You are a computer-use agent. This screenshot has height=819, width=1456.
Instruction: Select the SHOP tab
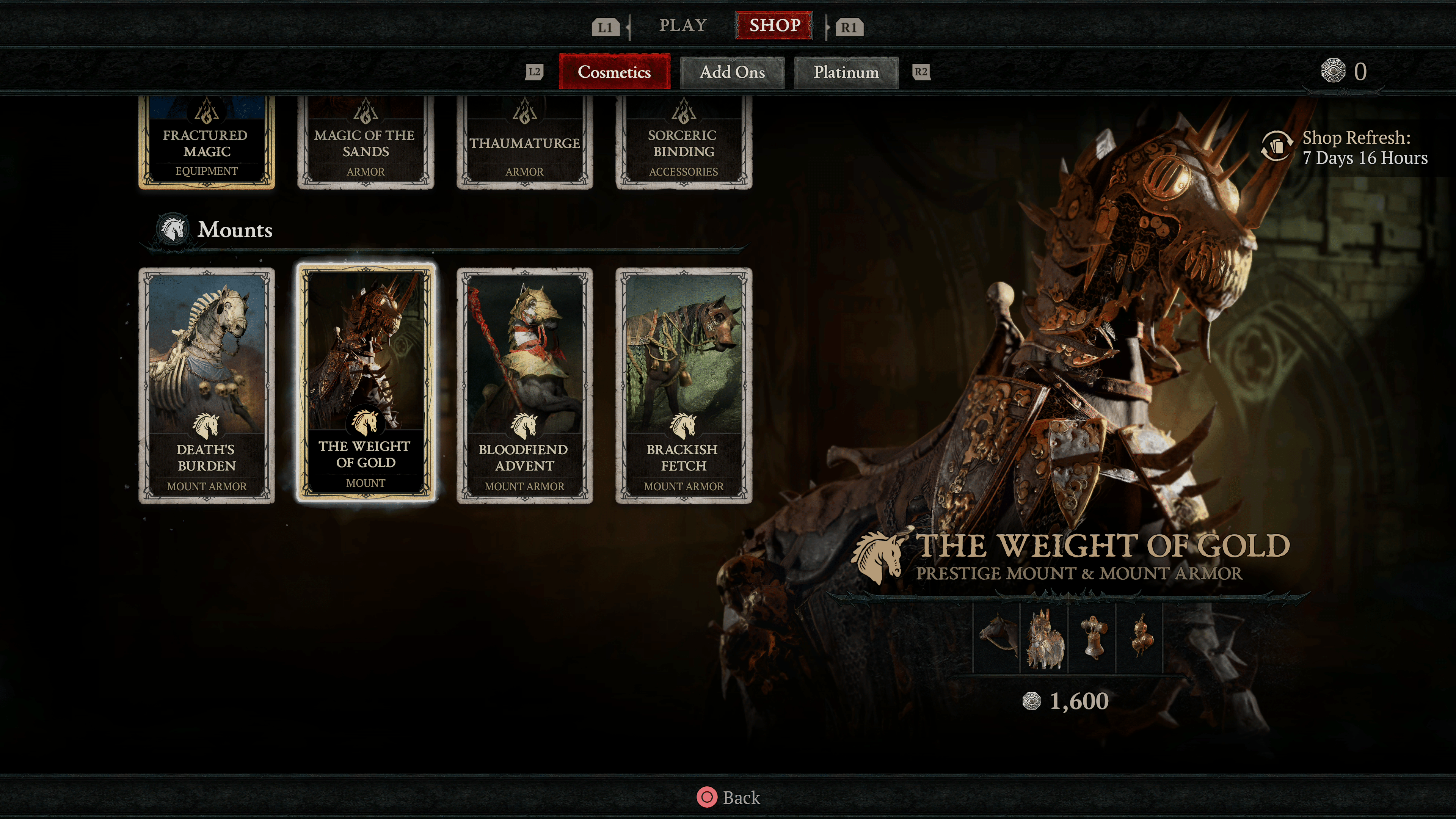tap(774, 25)
